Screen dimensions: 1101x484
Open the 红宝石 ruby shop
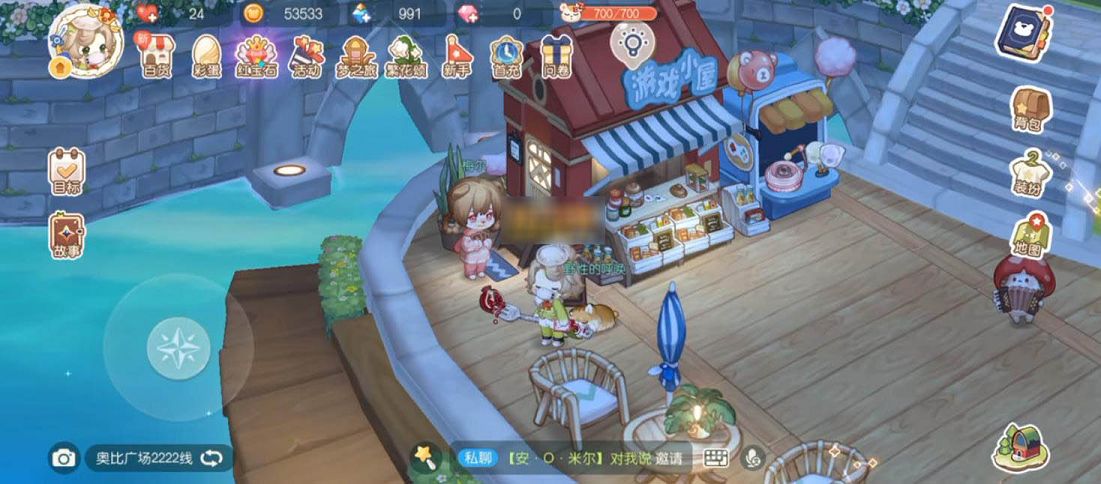pos(256,56)
